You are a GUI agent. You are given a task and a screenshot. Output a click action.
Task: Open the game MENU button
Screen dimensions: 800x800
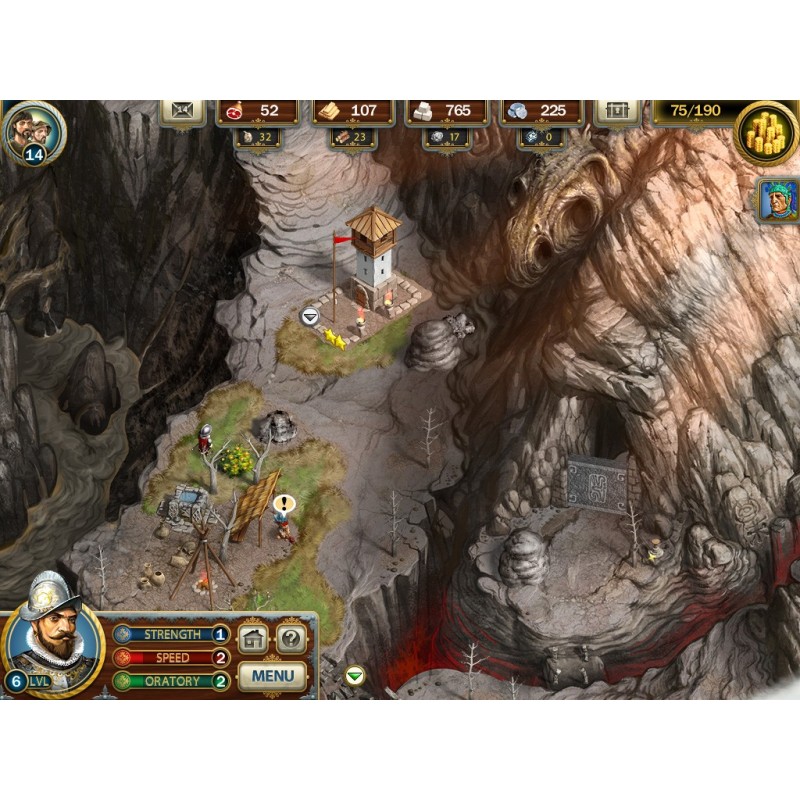click(272, 675)
